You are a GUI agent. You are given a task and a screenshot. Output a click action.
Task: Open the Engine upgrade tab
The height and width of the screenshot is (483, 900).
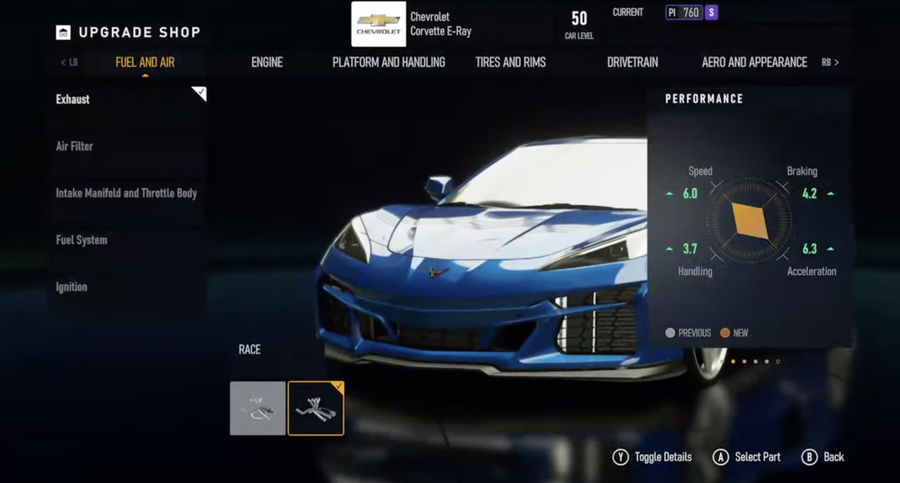click(267, 62)
